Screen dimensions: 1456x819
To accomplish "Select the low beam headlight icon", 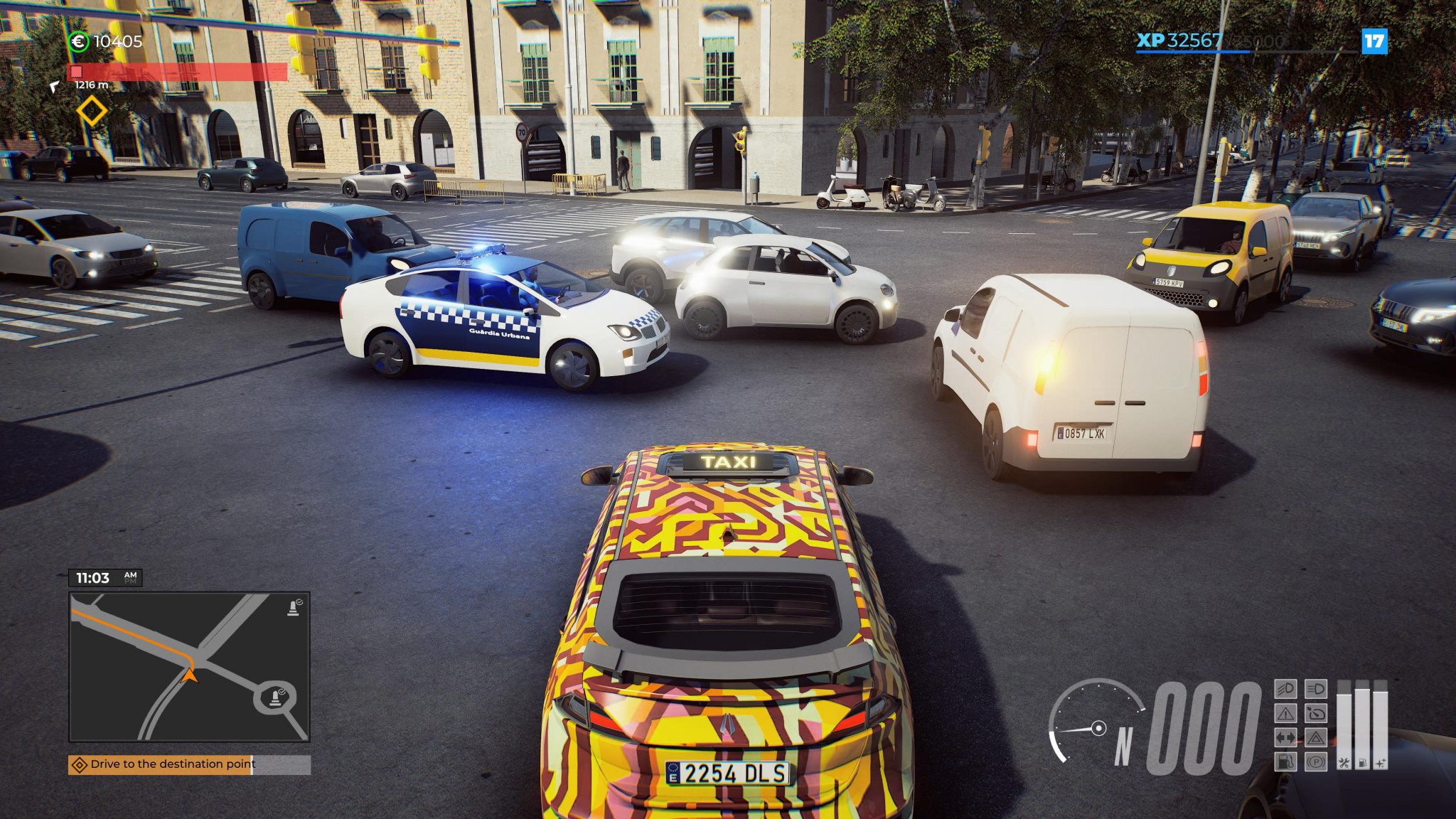I will [x=1316, y=689].
